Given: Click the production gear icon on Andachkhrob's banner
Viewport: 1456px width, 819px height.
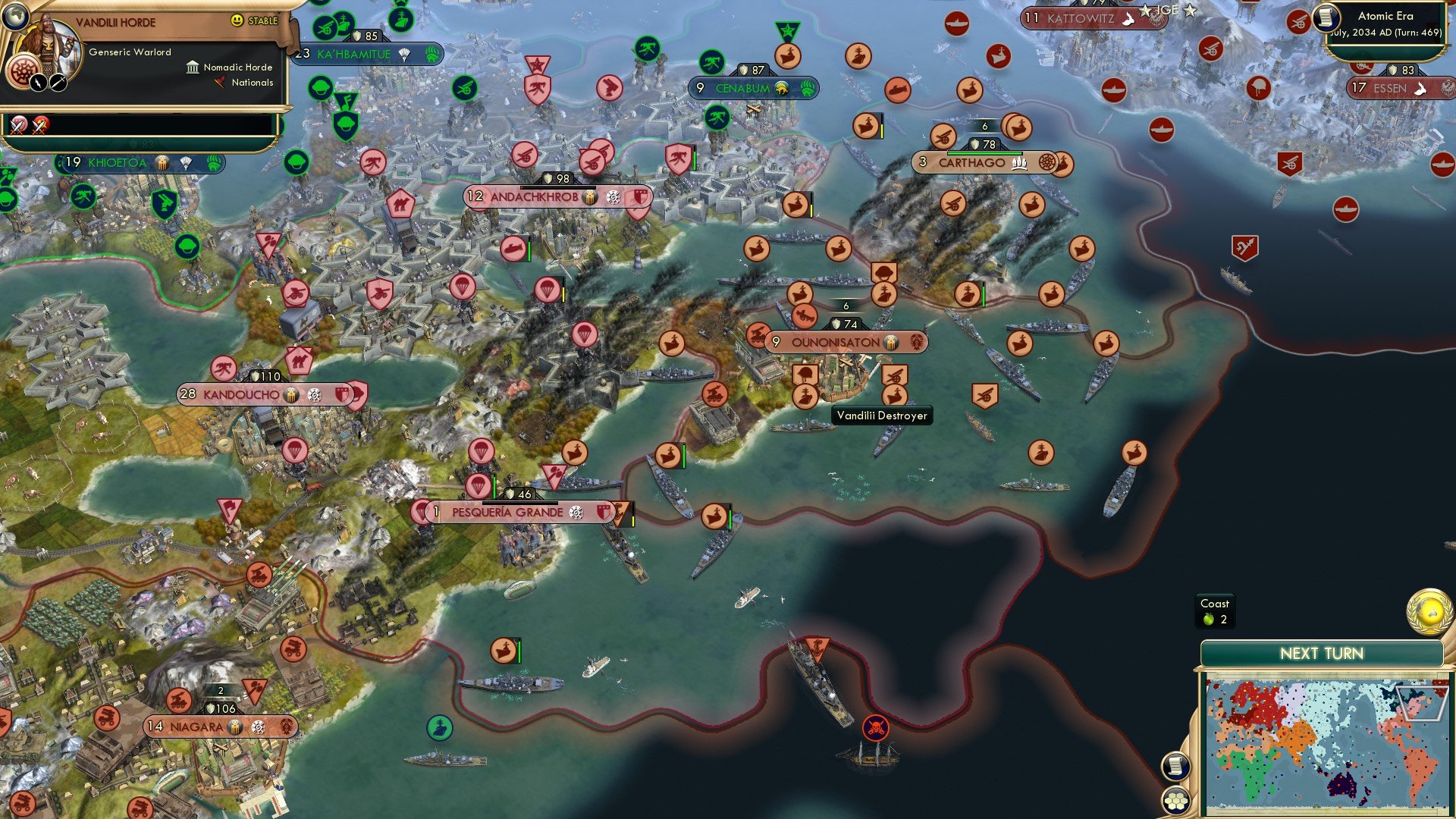Looking at the screenshot, I should tap(613, 197).
